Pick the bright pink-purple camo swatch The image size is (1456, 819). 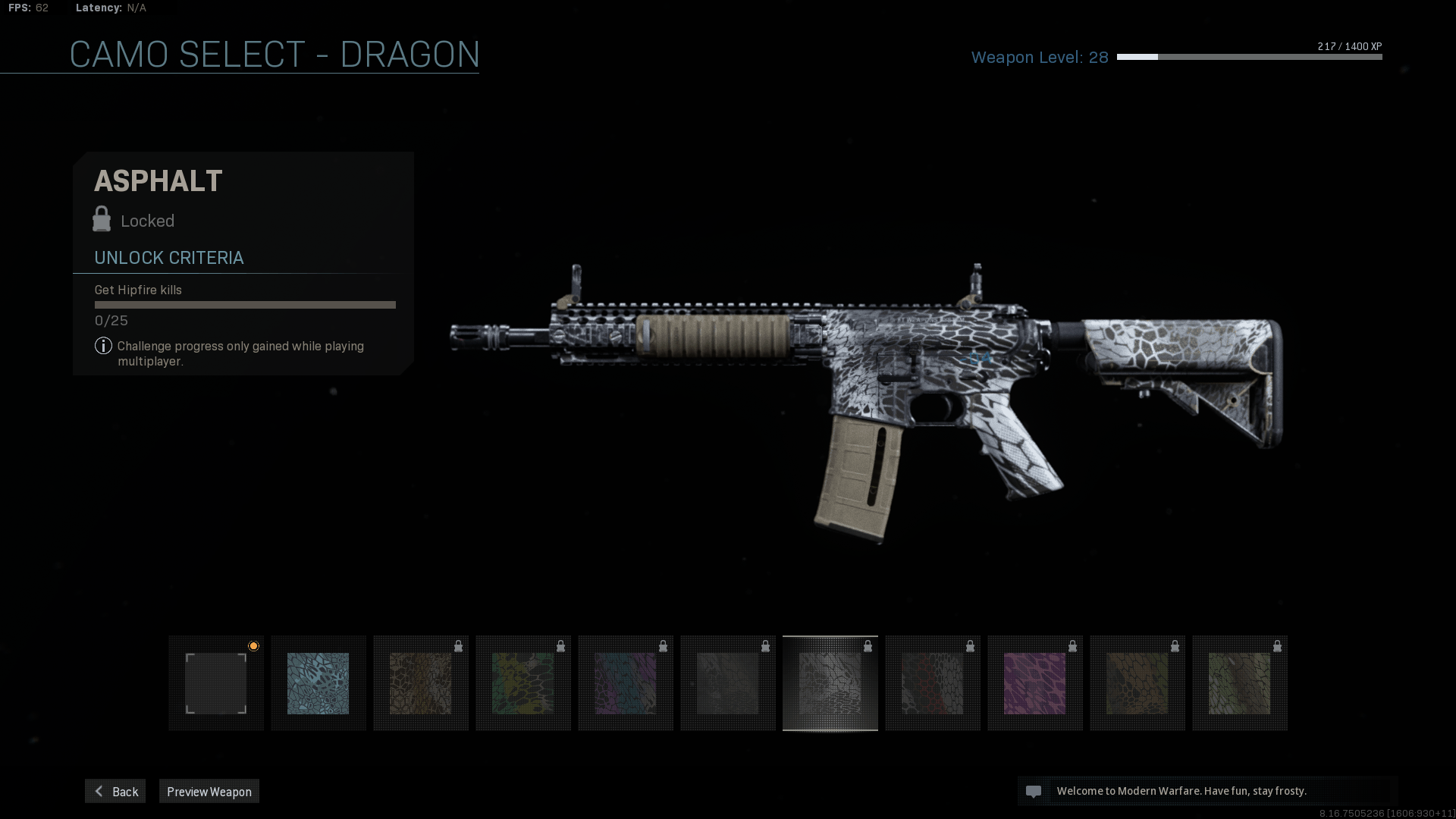(x=1035, y=683)
